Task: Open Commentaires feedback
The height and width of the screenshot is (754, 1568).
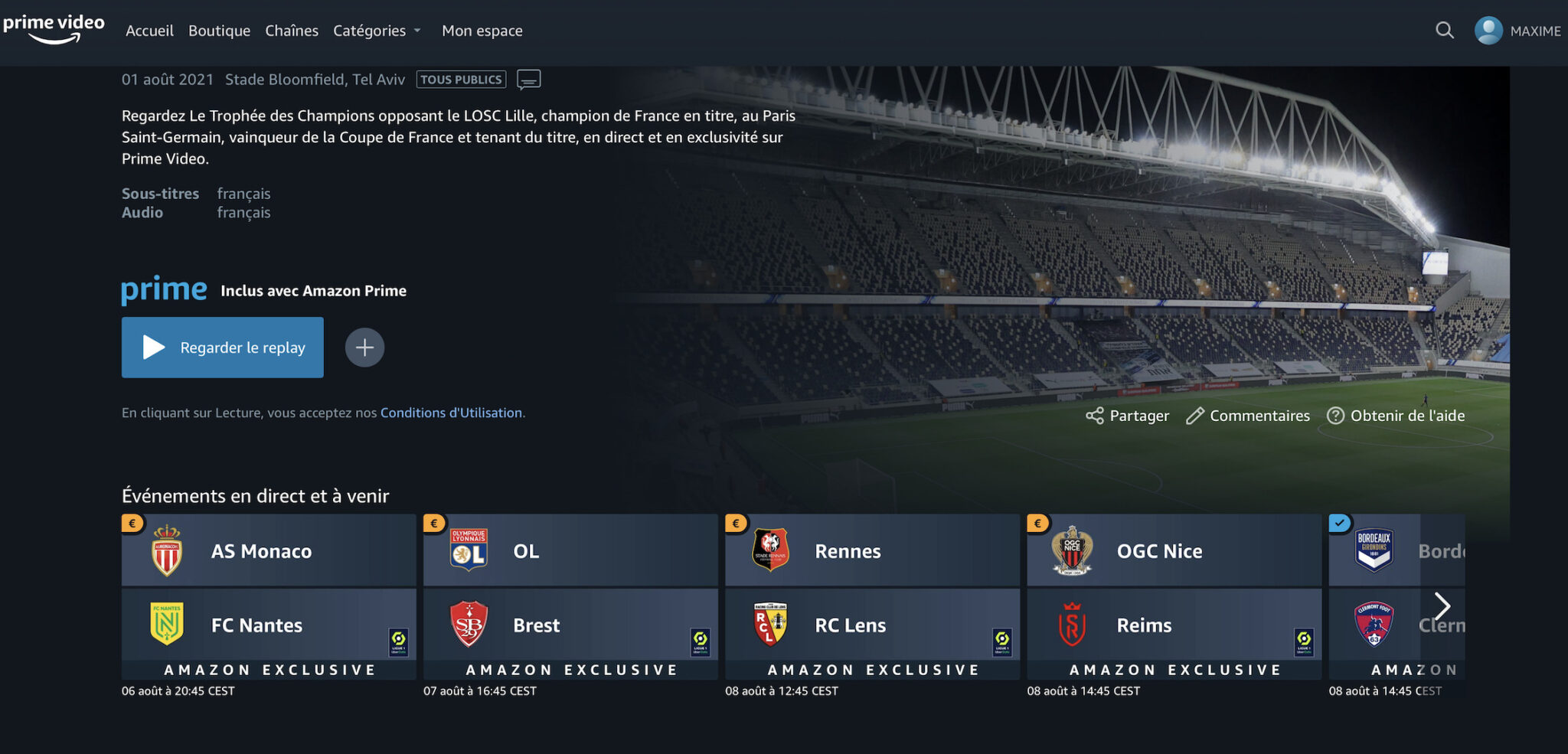Action: coord(1248,416)
